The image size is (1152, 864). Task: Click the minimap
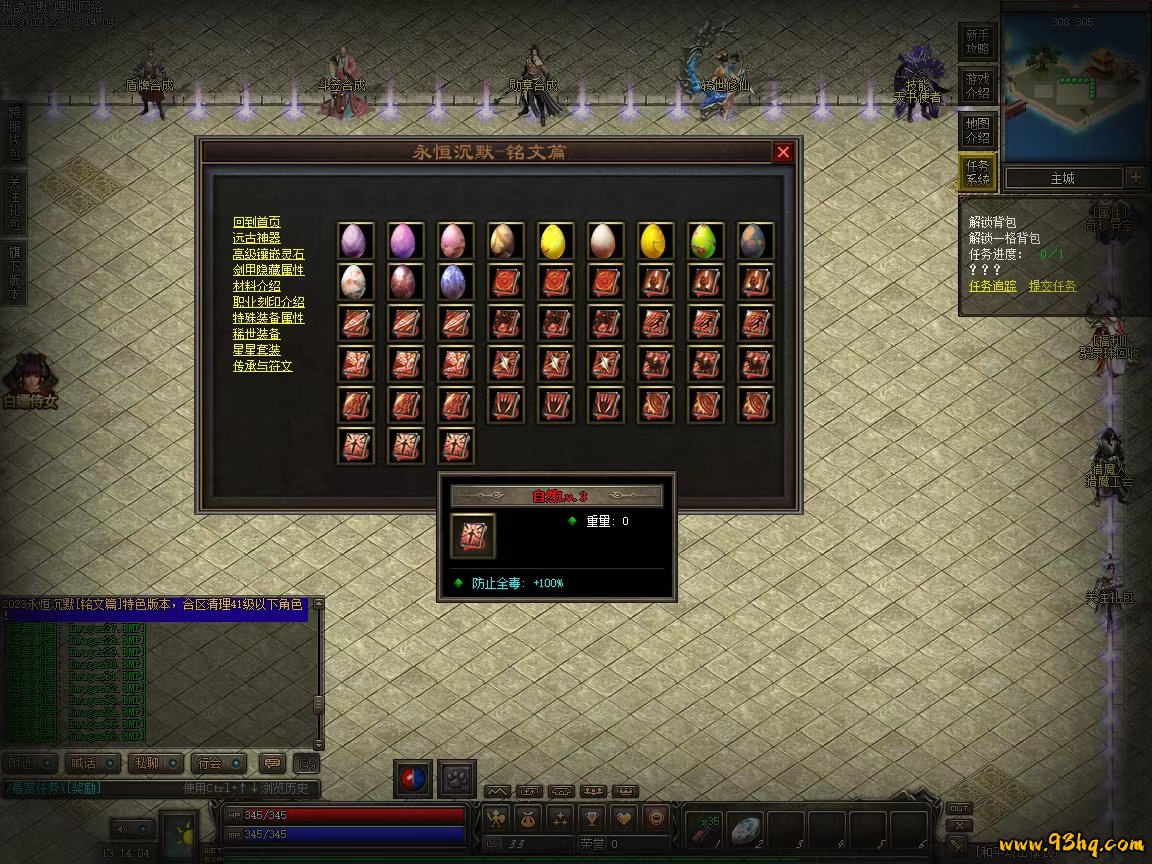click(1073, 90)
